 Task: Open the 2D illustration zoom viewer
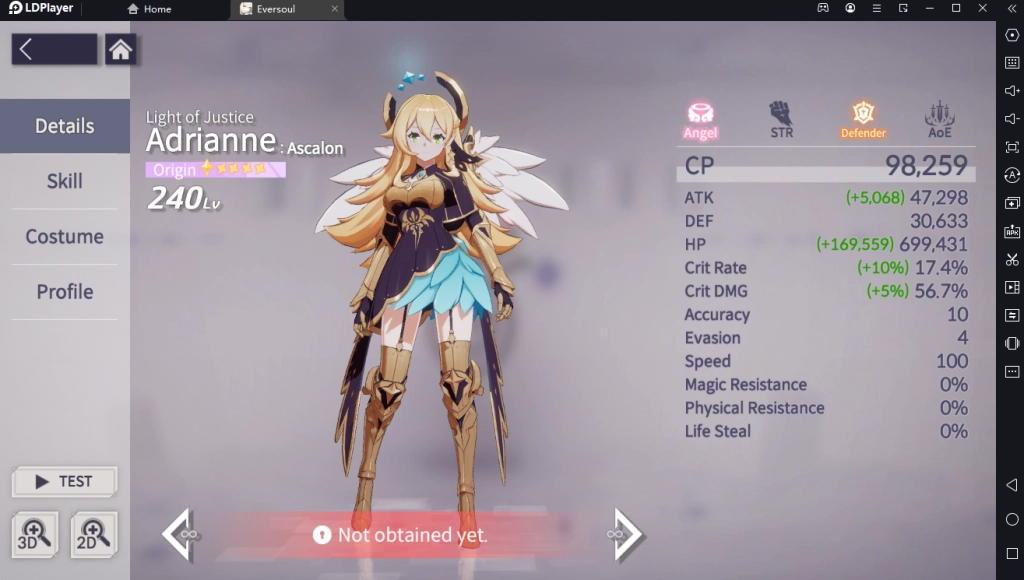coord(94,534)
